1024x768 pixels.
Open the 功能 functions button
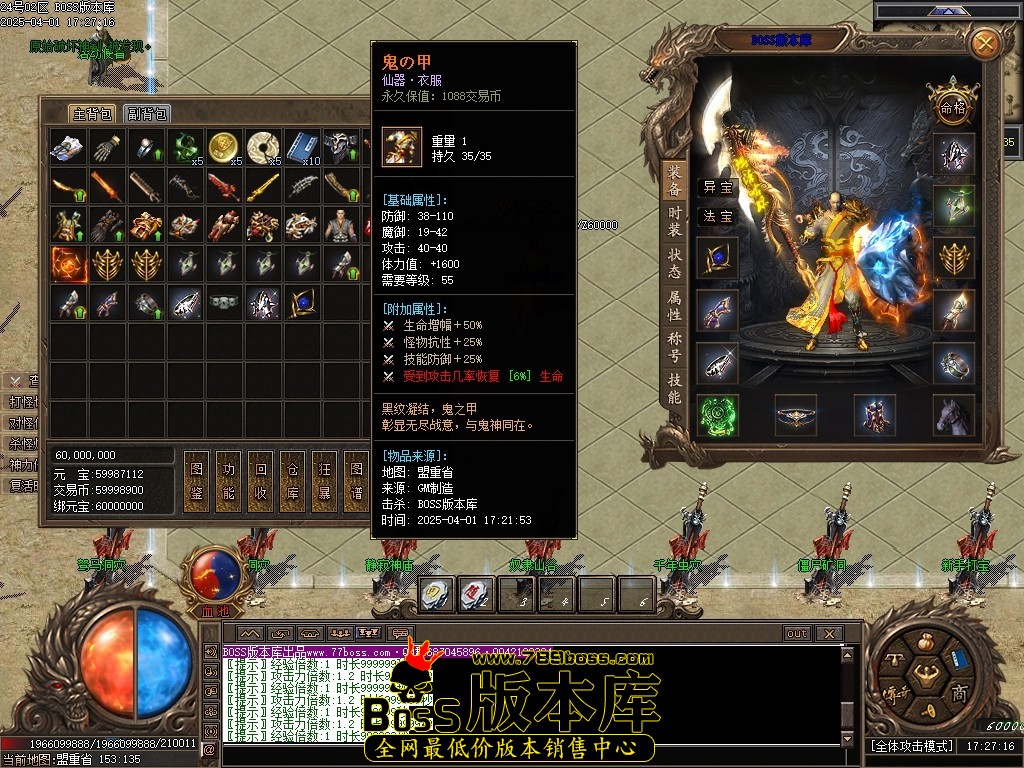[229, 481]
